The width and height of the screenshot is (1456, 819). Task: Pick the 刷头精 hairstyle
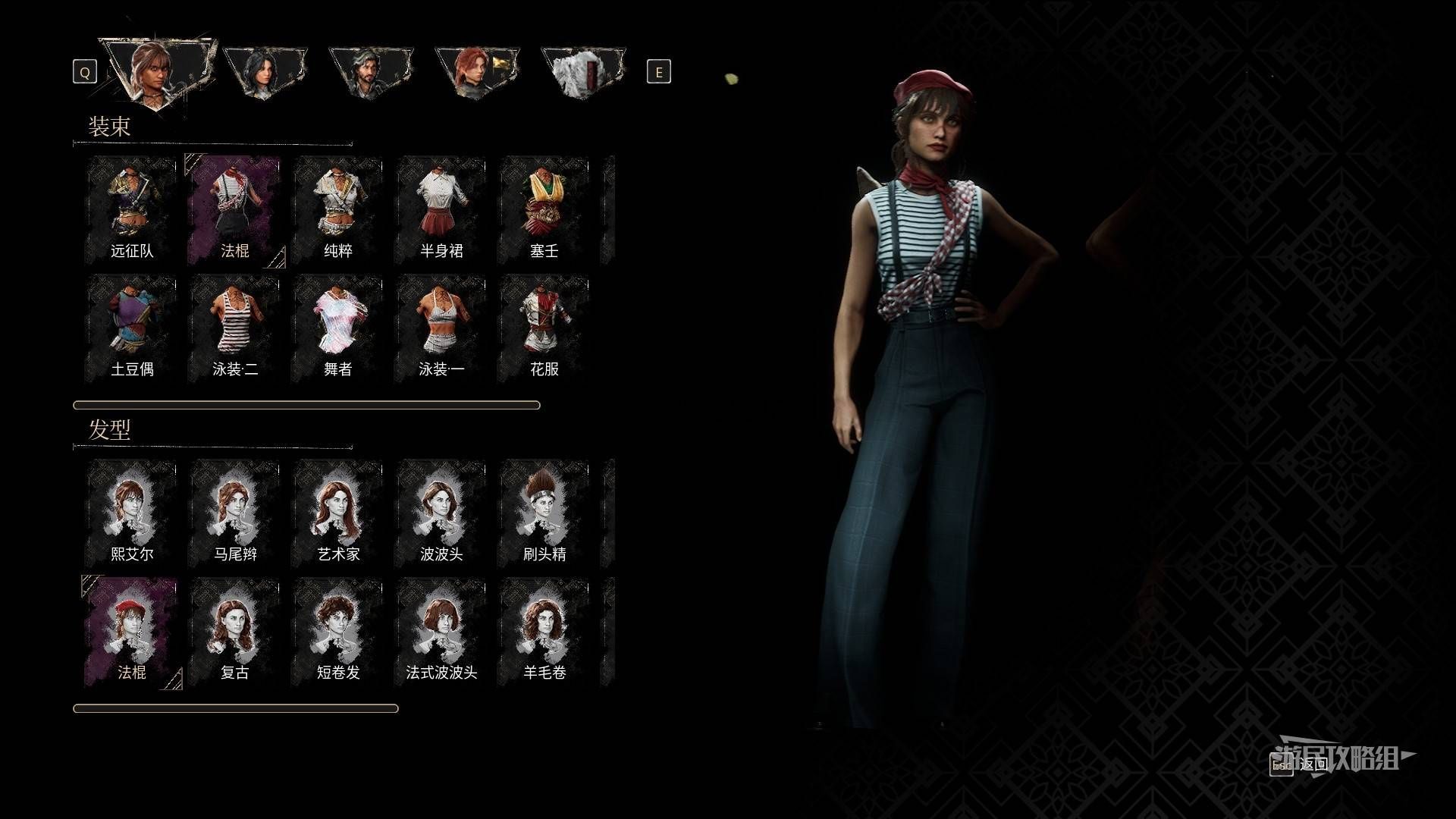pos(544,513)
